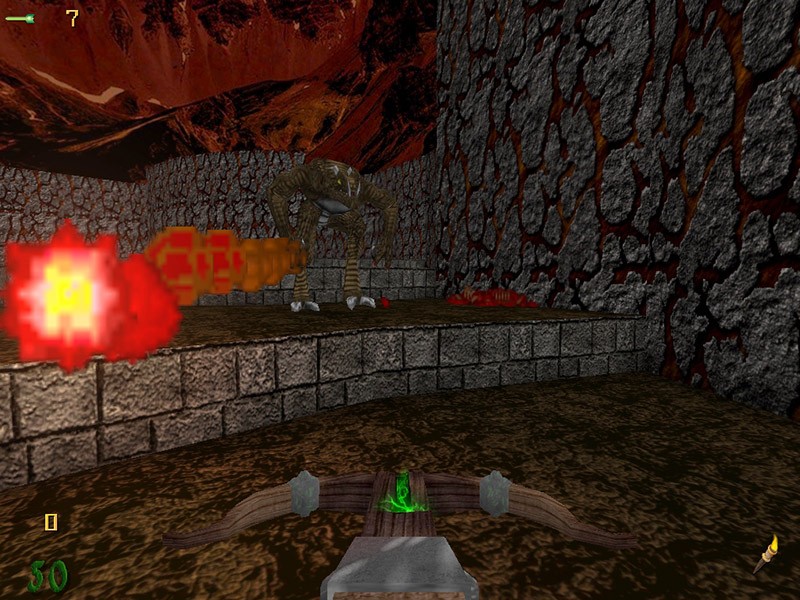Select the torch inventory item

tap(766, 553)
